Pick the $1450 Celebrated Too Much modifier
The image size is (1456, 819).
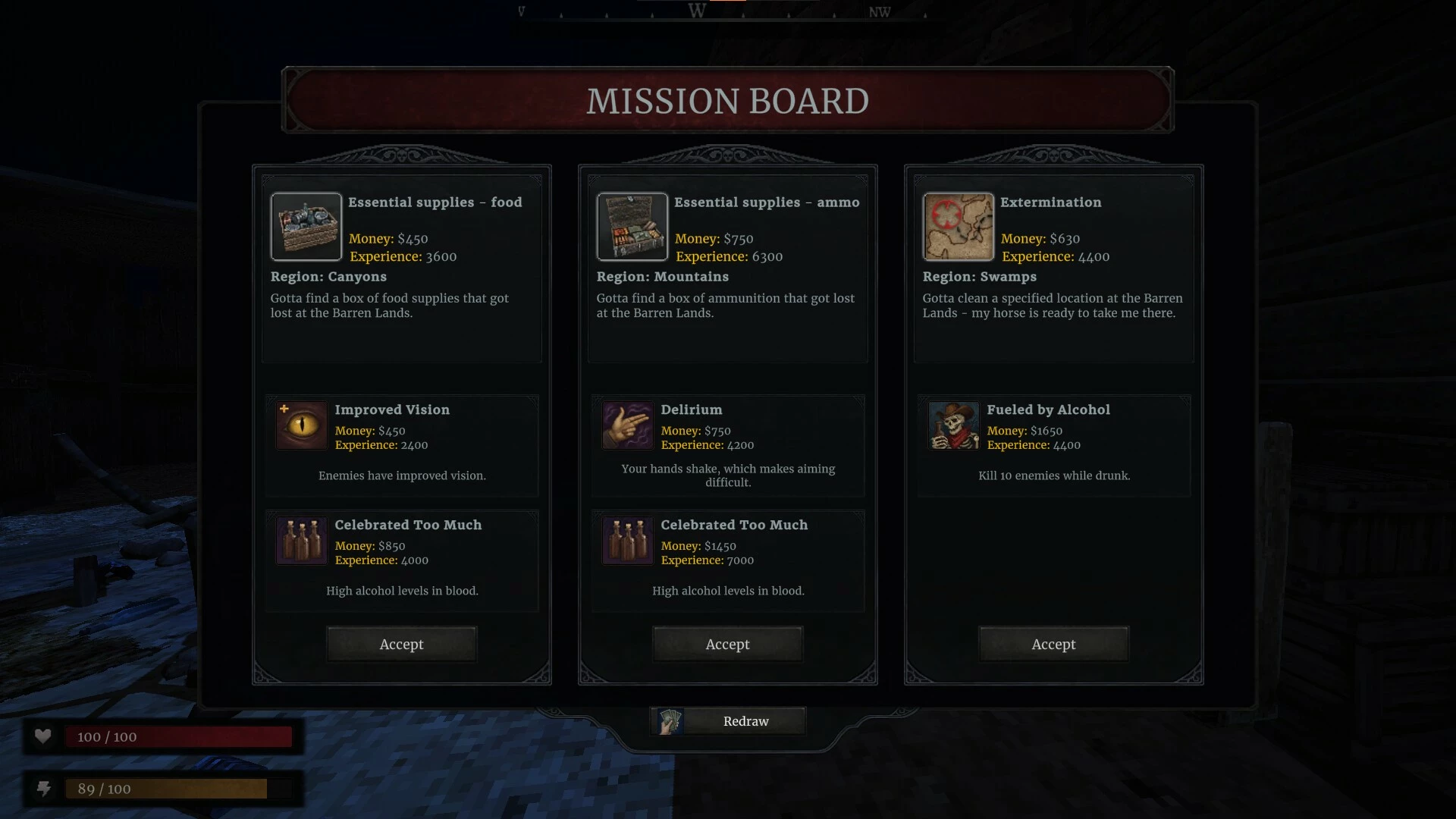point(728,560)
